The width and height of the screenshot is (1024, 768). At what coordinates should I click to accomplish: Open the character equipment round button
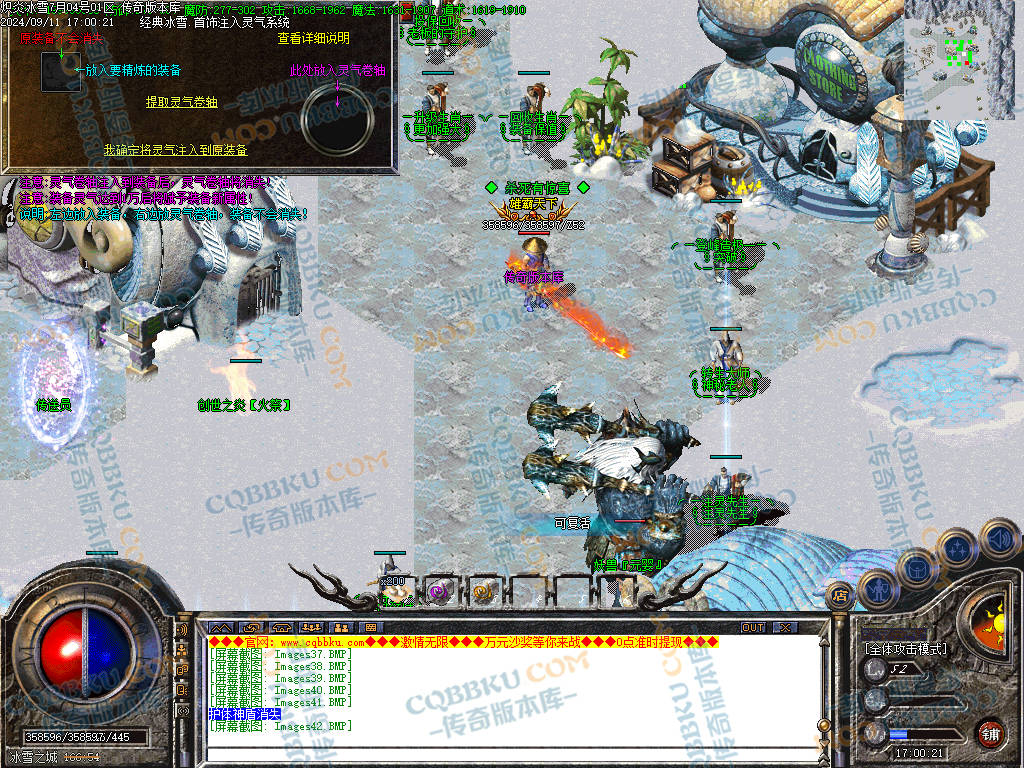(x=877, y=589)
